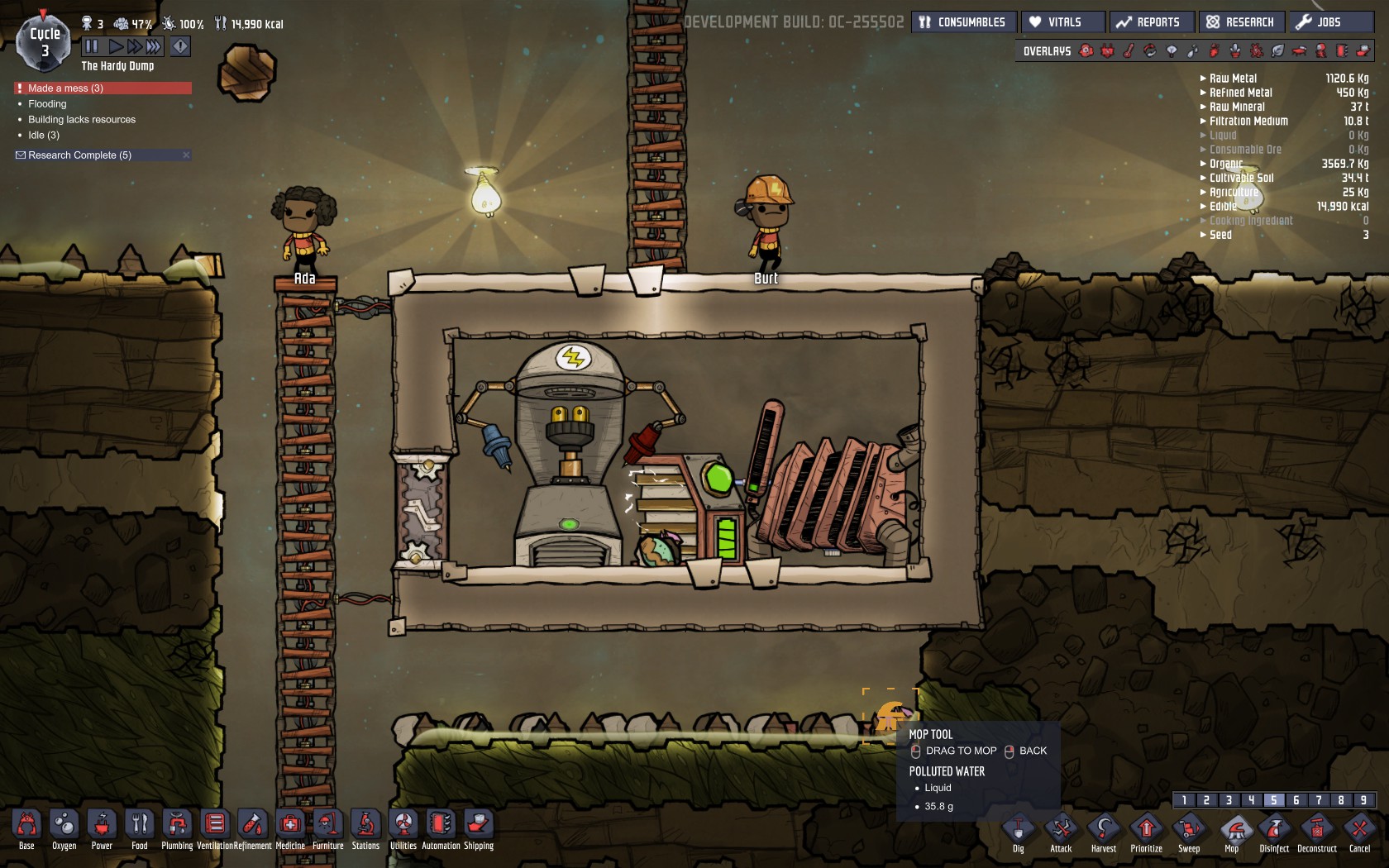Pause the game simulation
This screenshot has height=868, width=1389.
click(92, 46)
